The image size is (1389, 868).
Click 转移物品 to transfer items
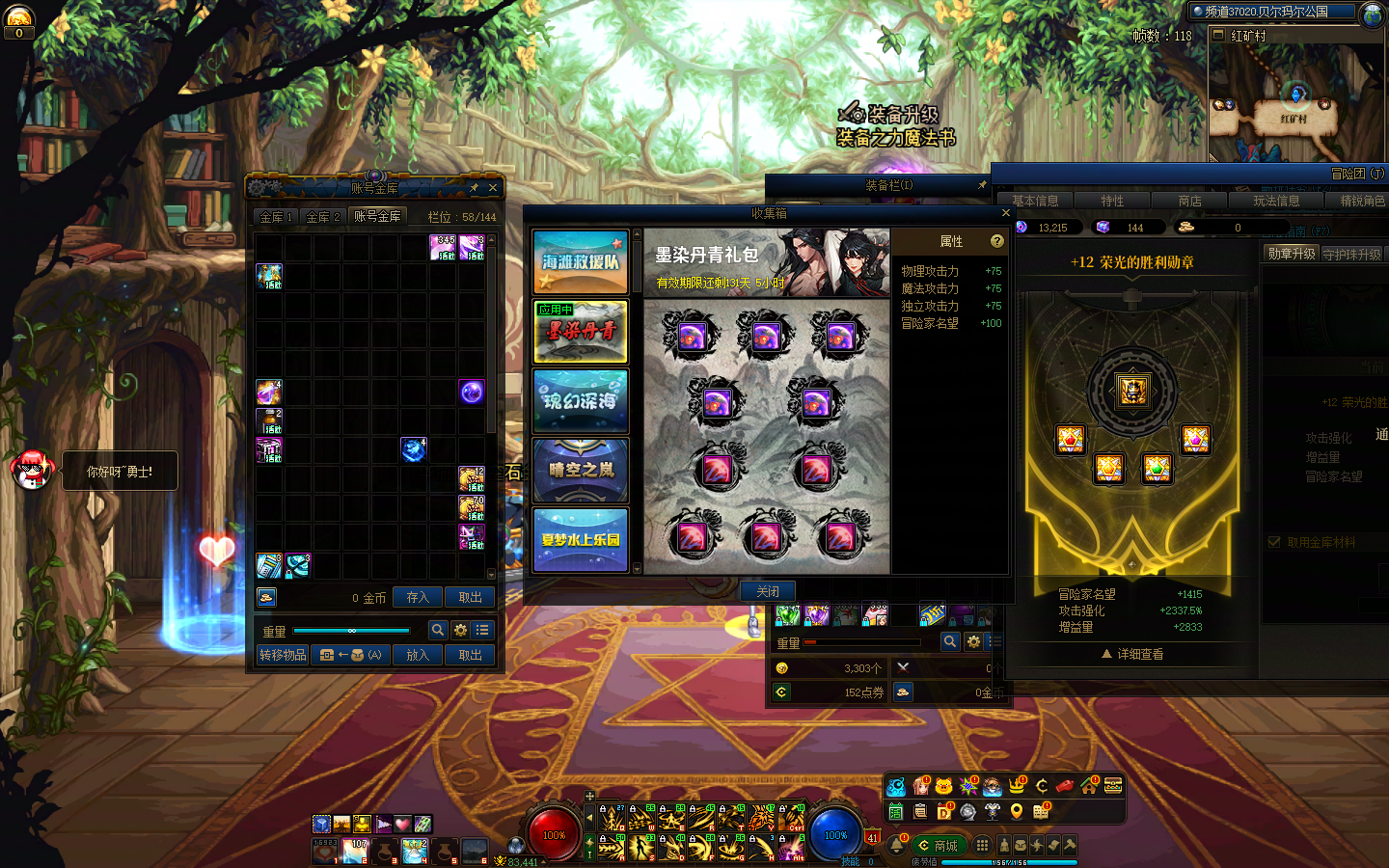[x=283, y=655]
